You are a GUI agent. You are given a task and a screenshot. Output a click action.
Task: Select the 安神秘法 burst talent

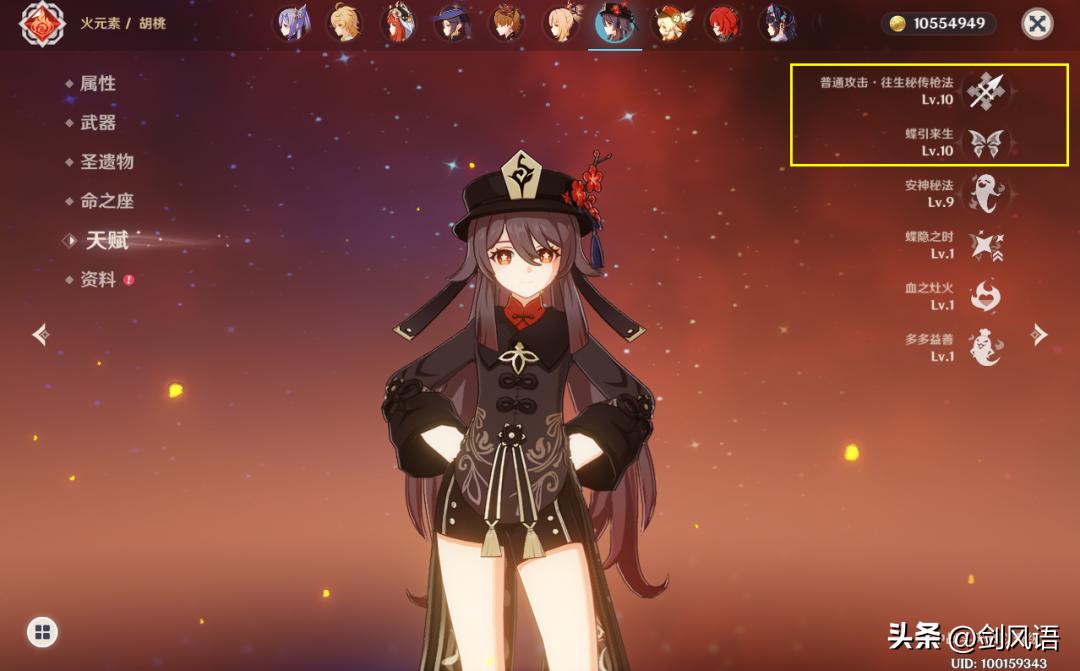tap(986, 193)
